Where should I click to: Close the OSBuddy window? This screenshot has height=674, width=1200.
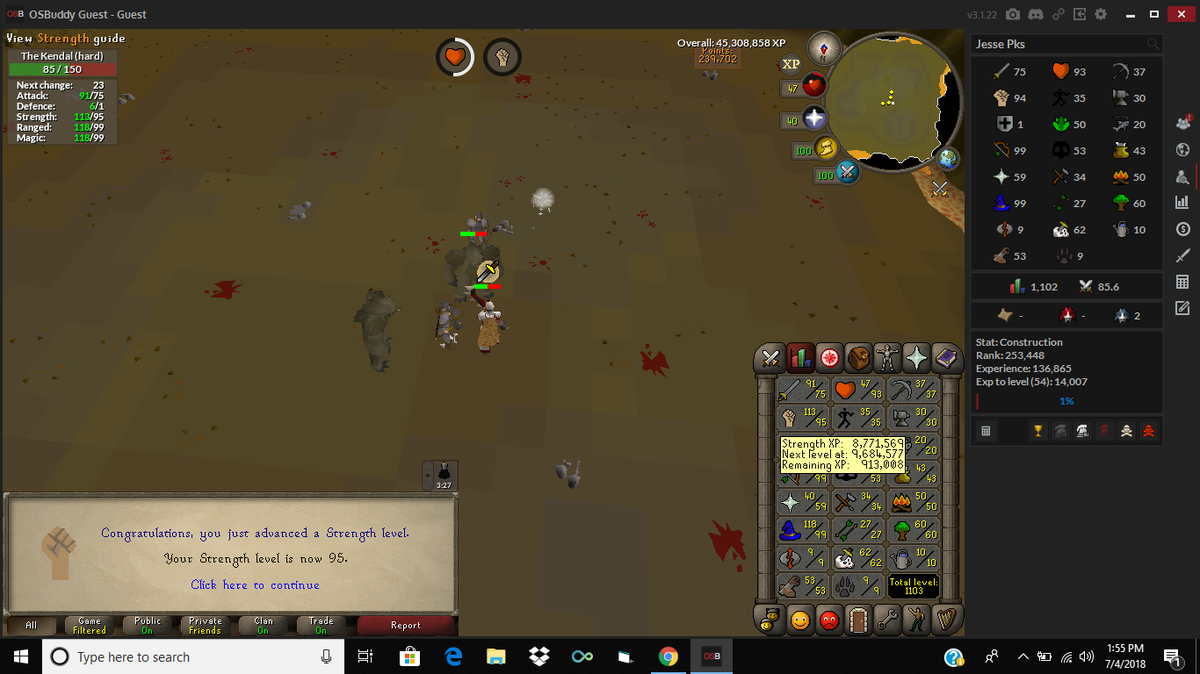coord(1182,15)
